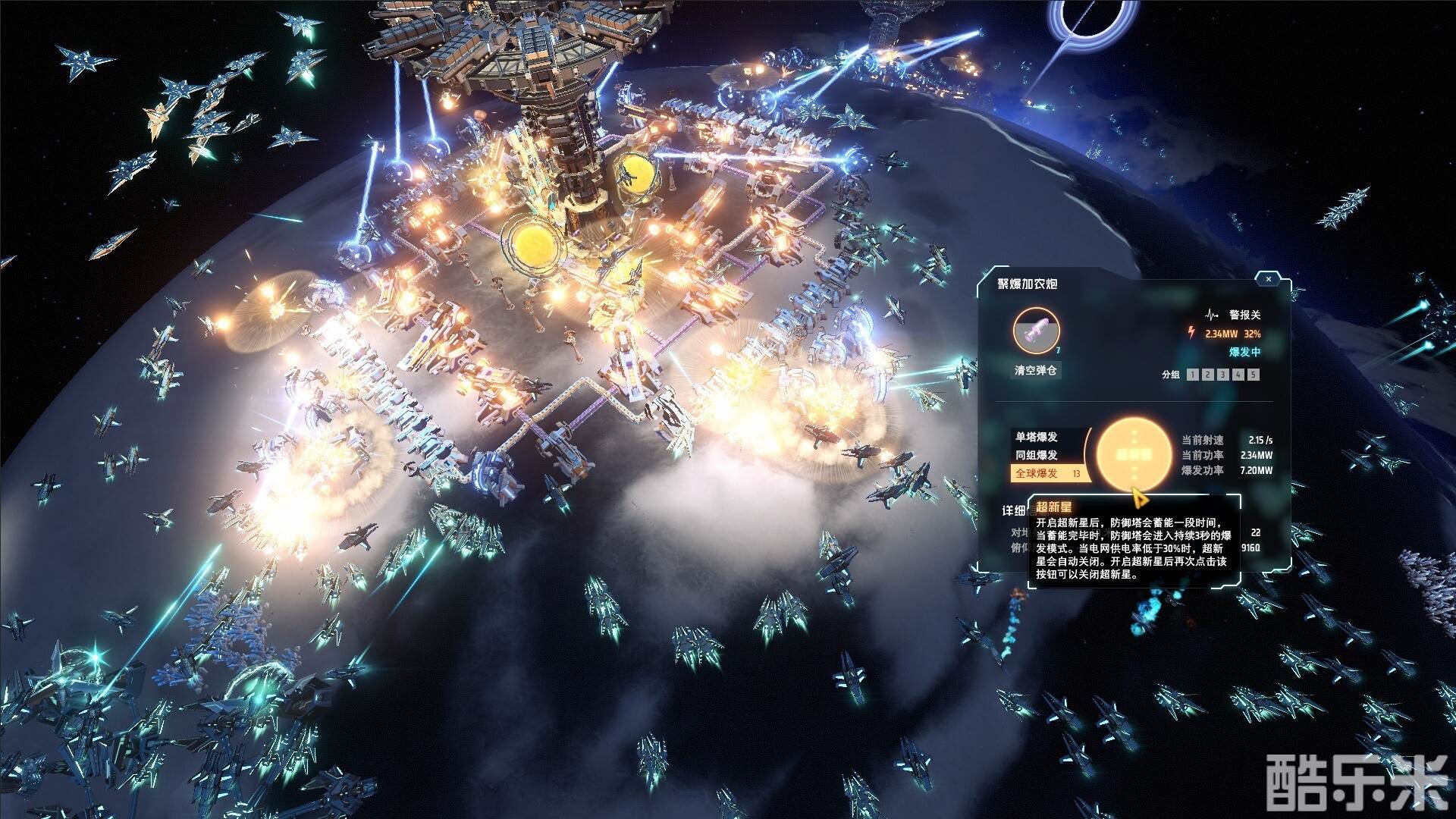Assign the turret to group 2
The image size is (1456, 819).
click(1208, 375)
